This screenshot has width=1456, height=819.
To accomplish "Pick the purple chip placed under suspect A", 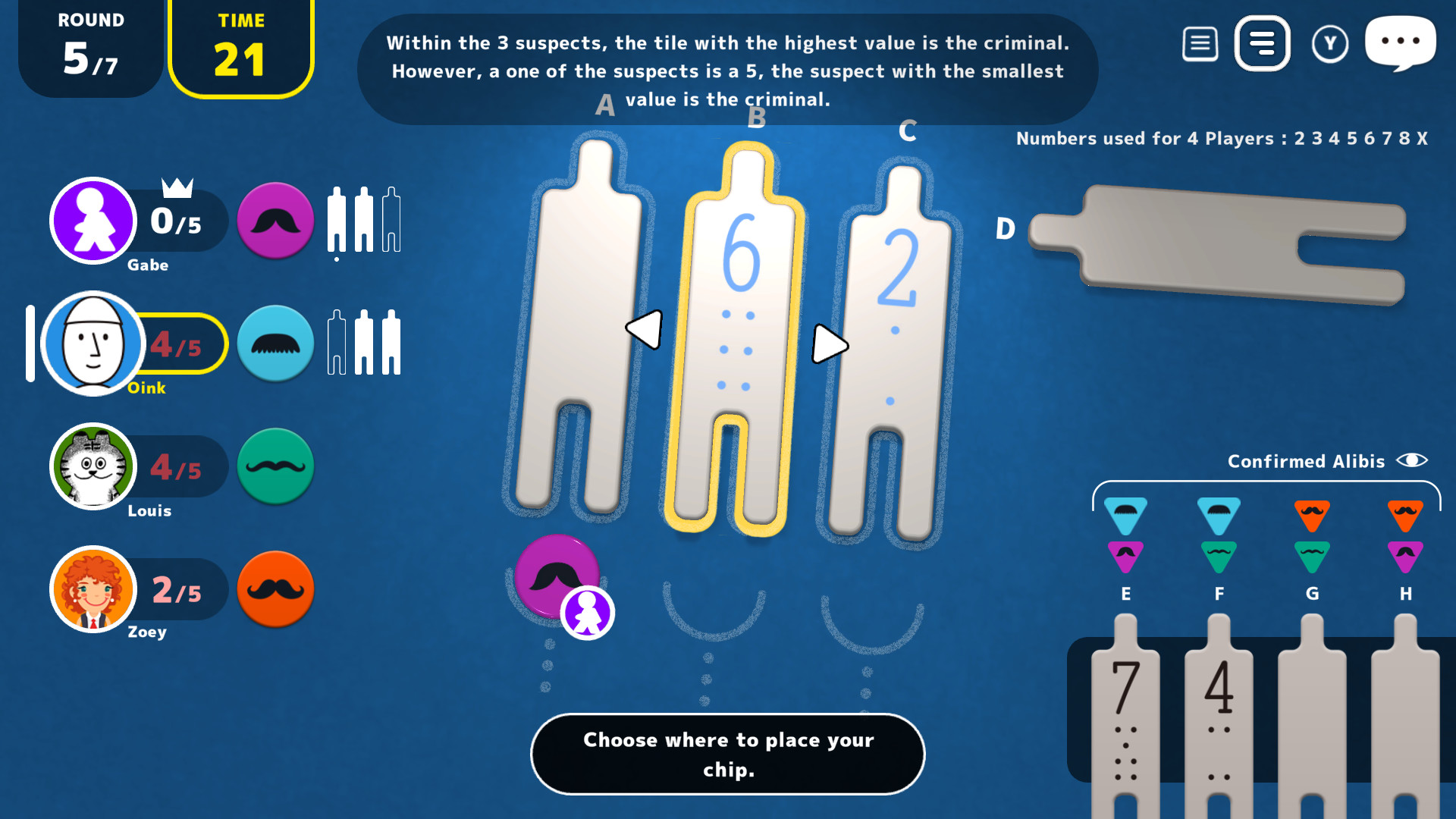I will [x=557, y=576].
